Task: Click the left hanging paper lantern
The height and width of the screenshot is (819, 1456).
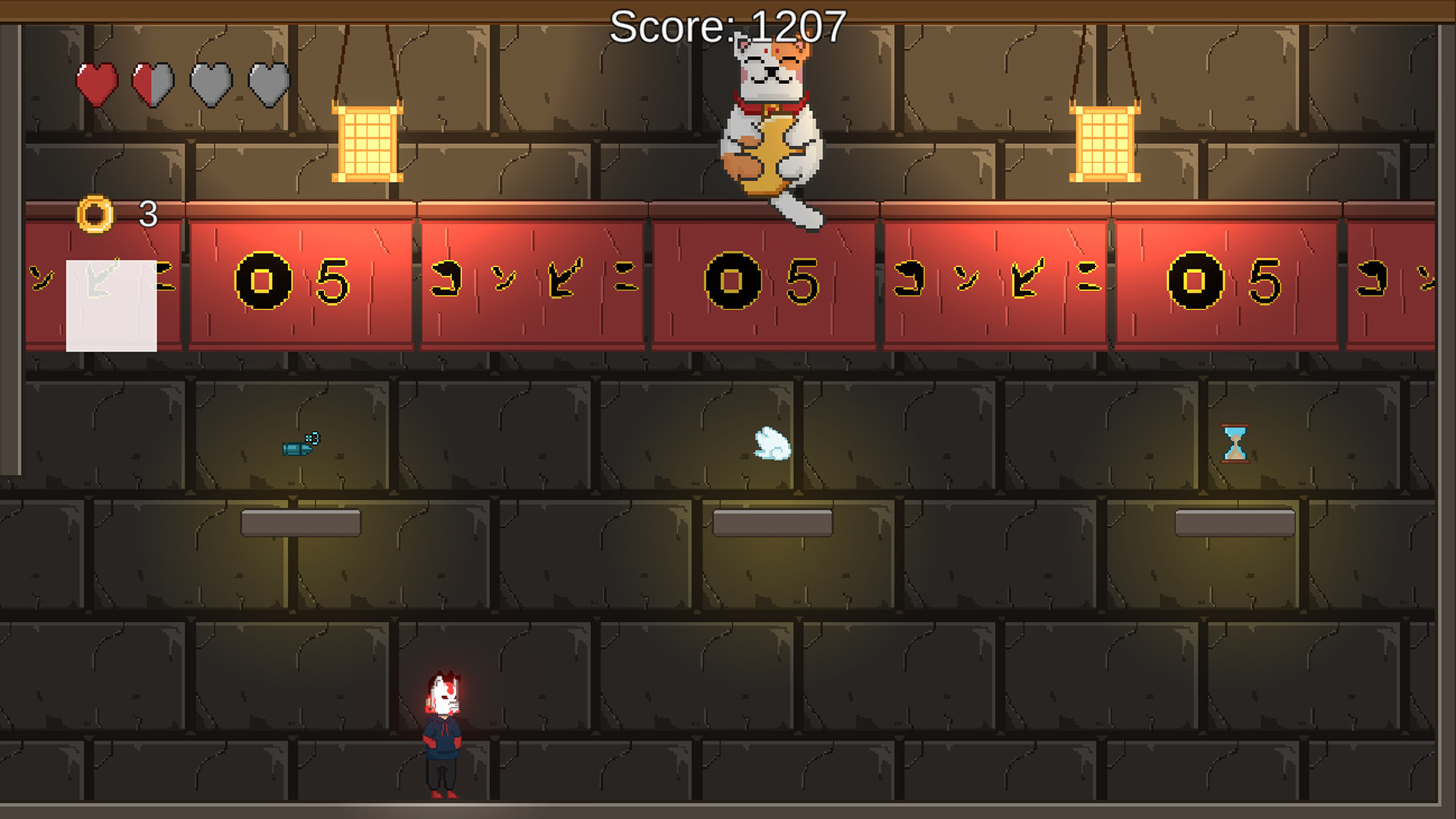Action: [x=366, y=143]
